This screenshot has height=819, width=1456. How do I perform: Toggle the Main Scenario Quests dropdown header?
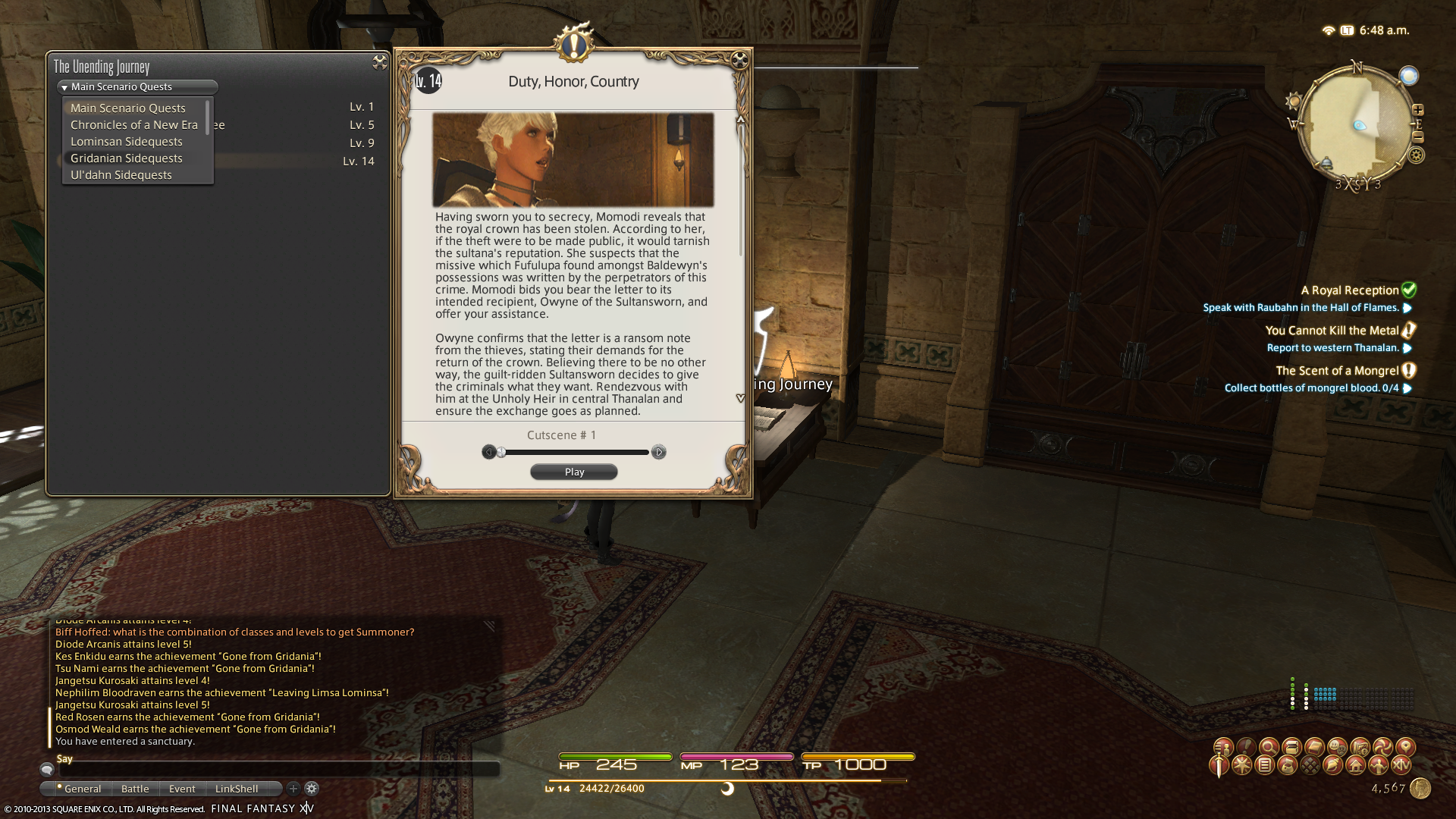[137, 87]
